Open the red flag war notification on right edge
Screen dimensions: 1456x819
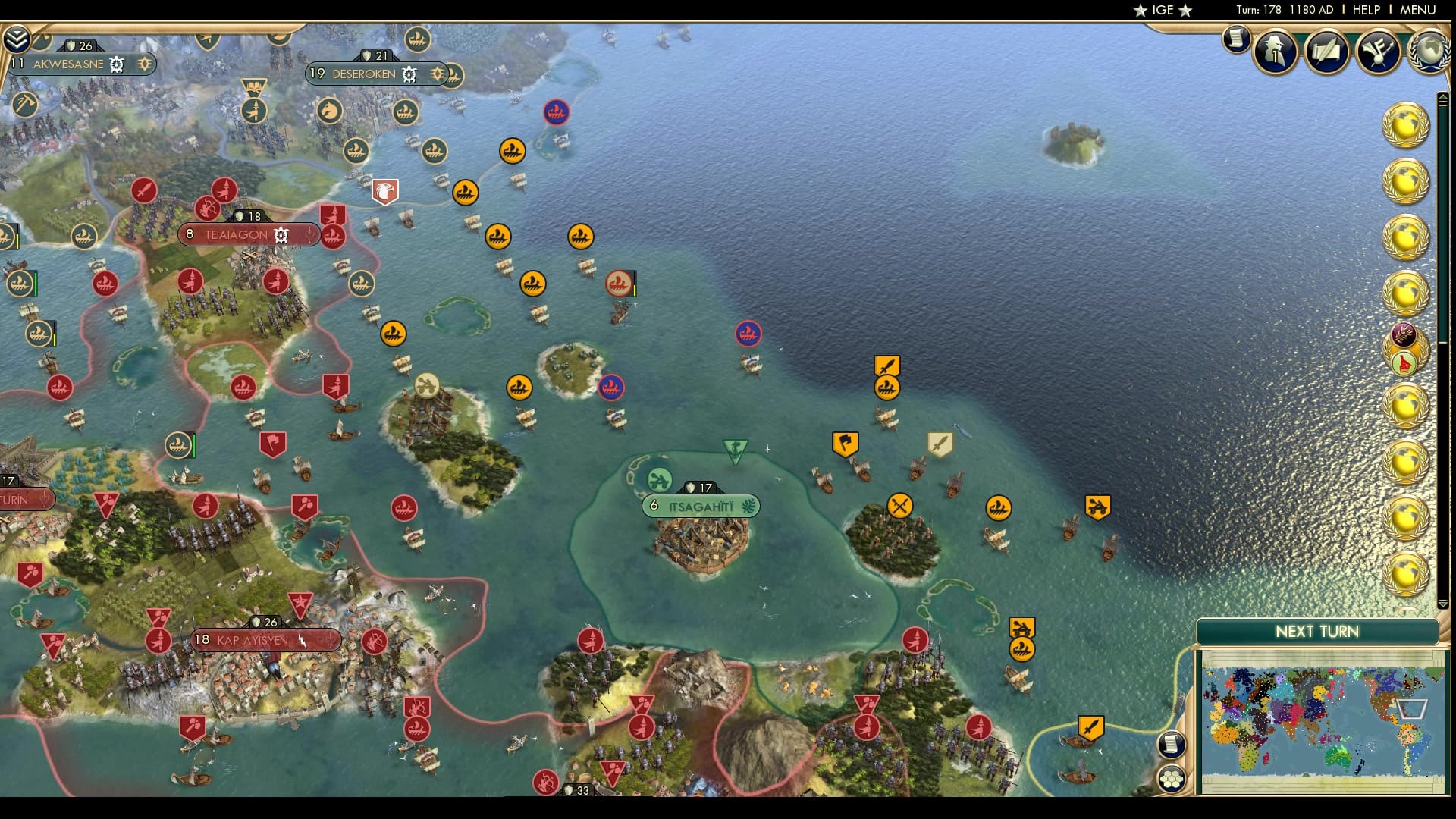1404,363
